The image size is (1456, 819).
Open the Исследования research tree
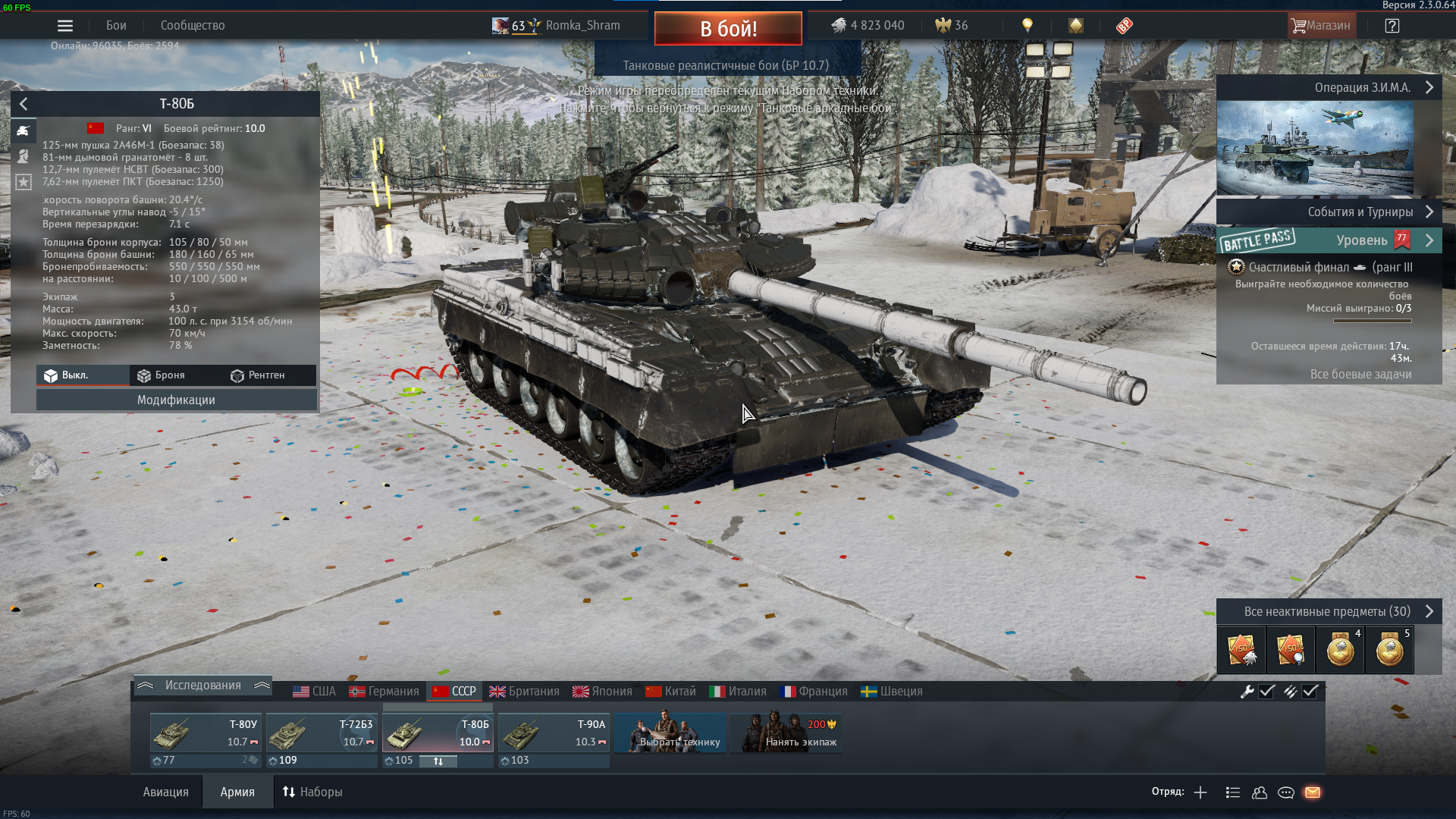[x=202, y=686]
